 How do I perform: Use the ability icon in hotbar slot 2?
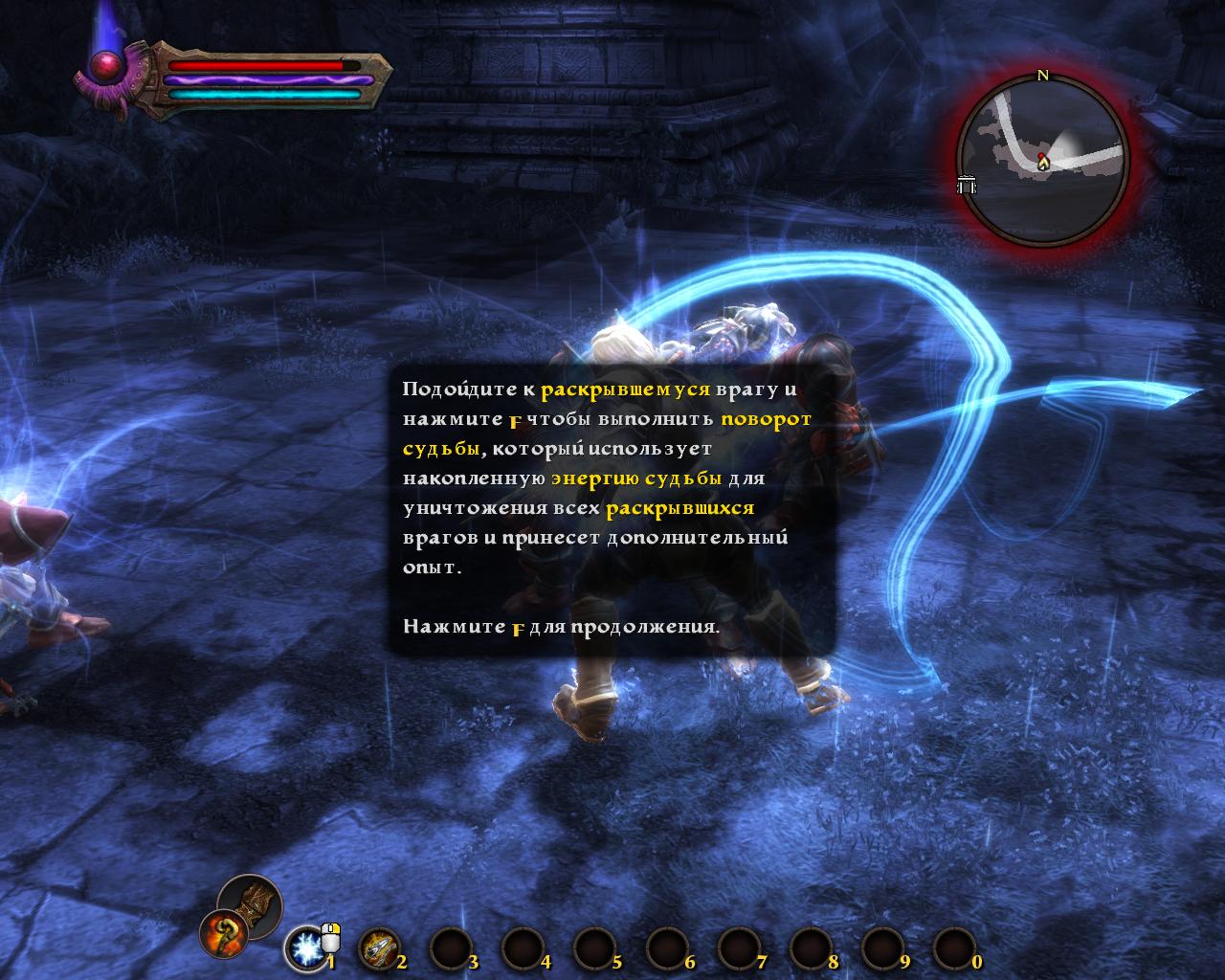pyautogui.click(x=378, y=948)
